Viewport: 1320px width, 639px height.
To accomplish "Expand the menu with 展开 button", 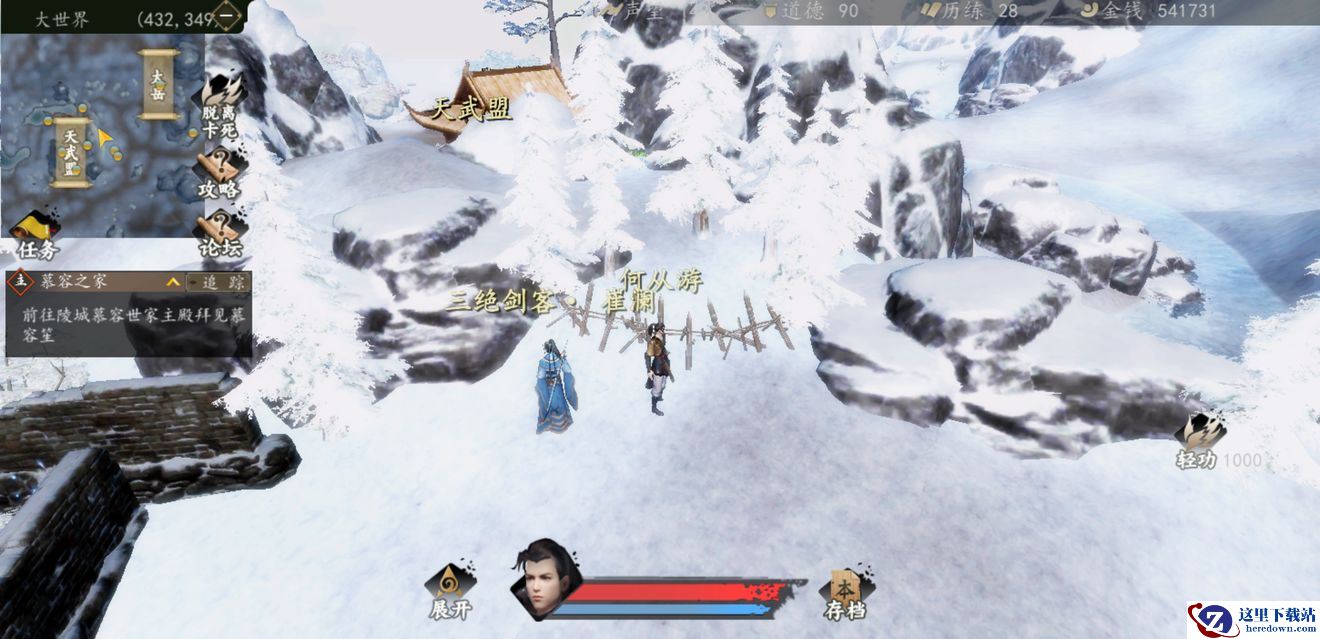I will tap(449, 592).
